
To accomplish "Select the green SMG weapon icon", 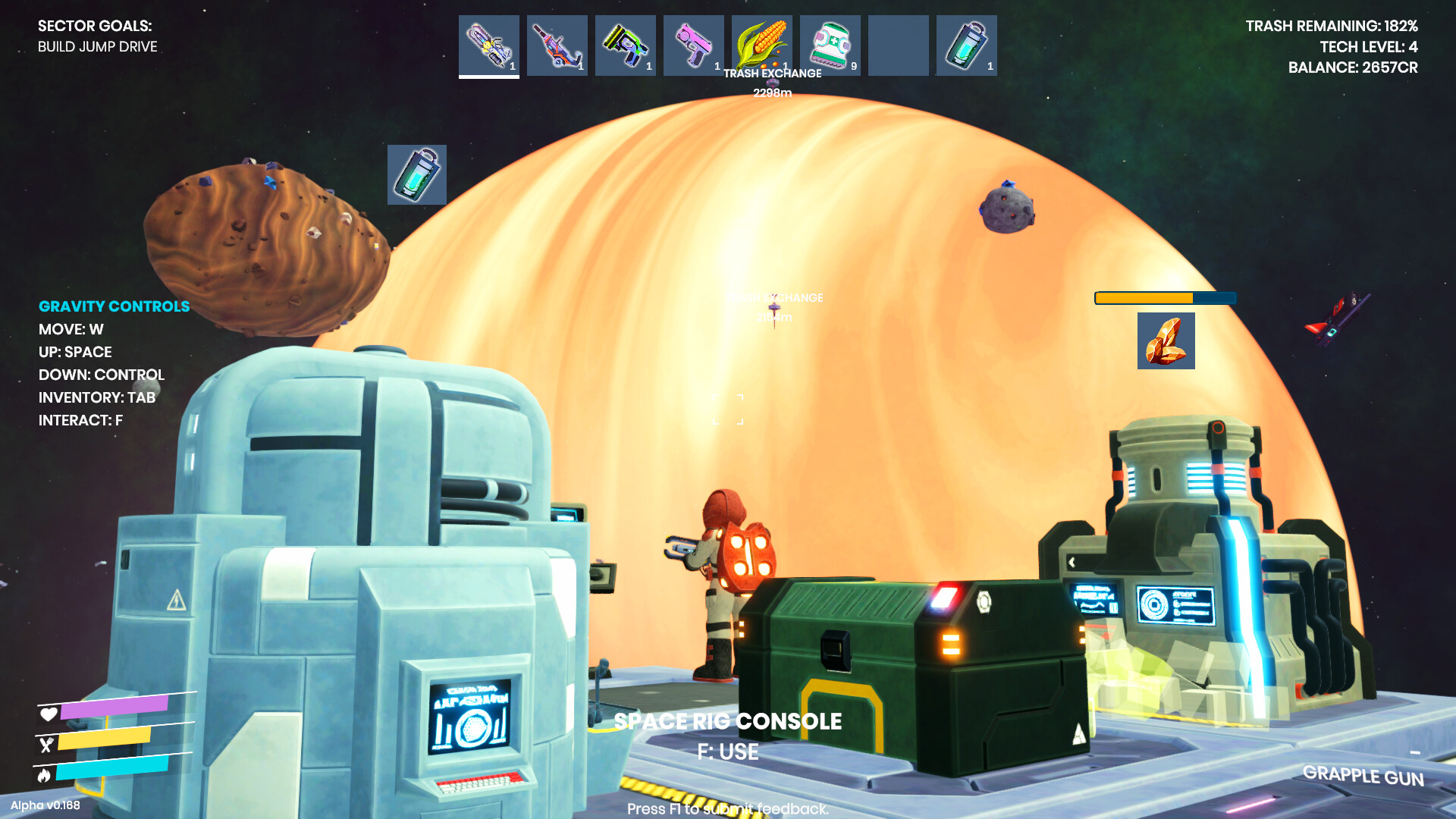I will click(626, 45).
